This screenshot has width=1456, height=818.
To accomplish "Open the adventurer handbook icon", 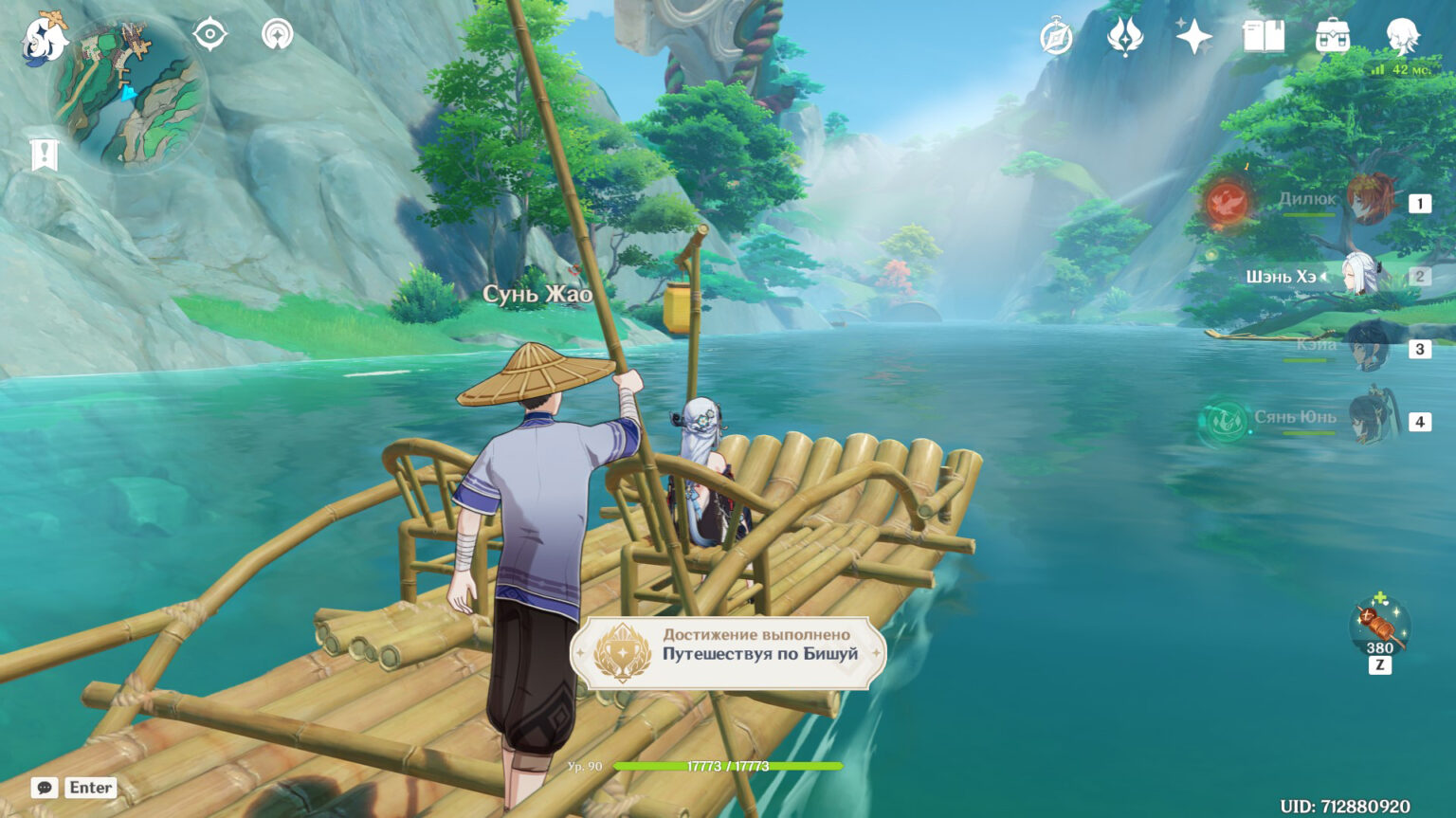I will pos(1264,38).
